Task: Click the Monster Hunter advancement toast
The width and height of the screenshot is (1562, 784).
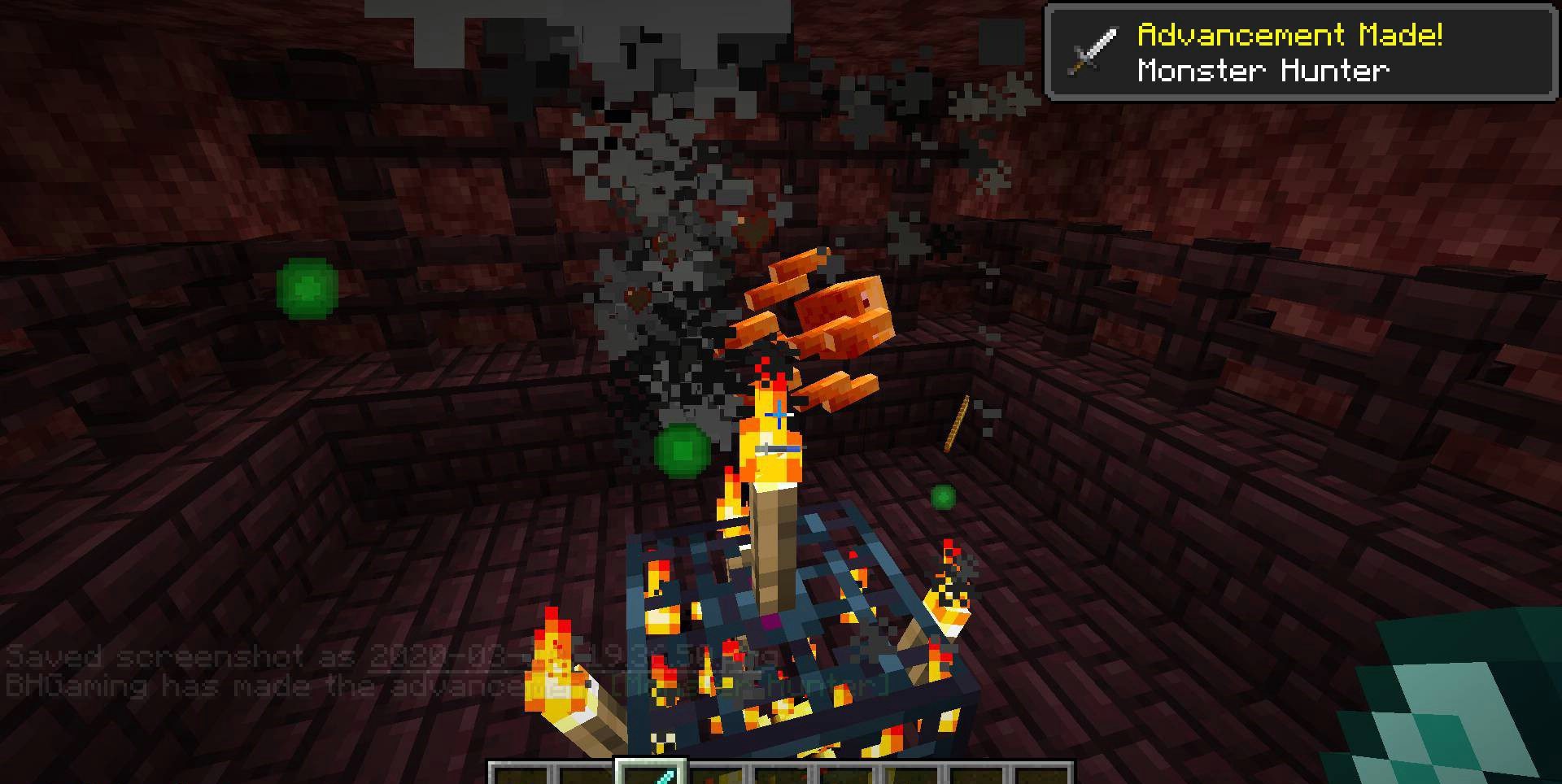Action: (1300, 53)
